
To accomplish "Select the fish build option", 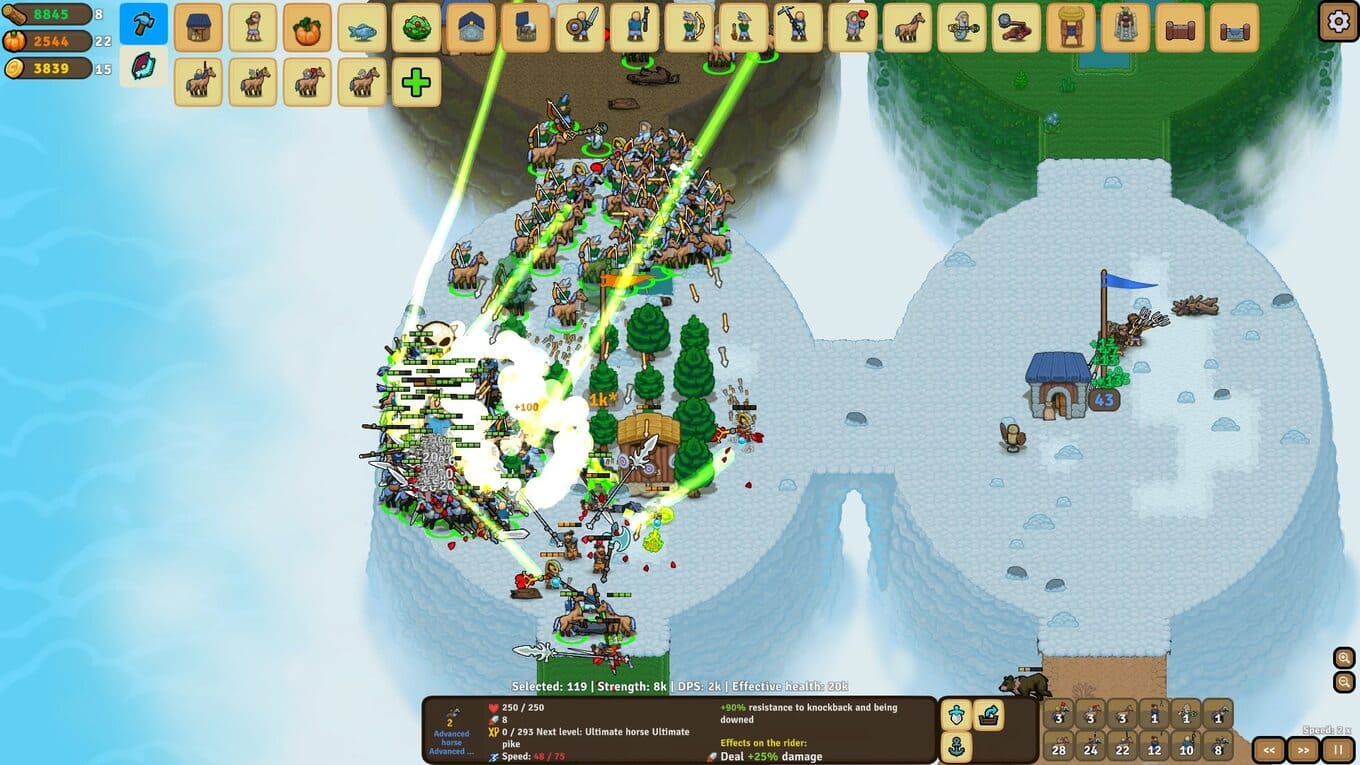I will [361, 28].
